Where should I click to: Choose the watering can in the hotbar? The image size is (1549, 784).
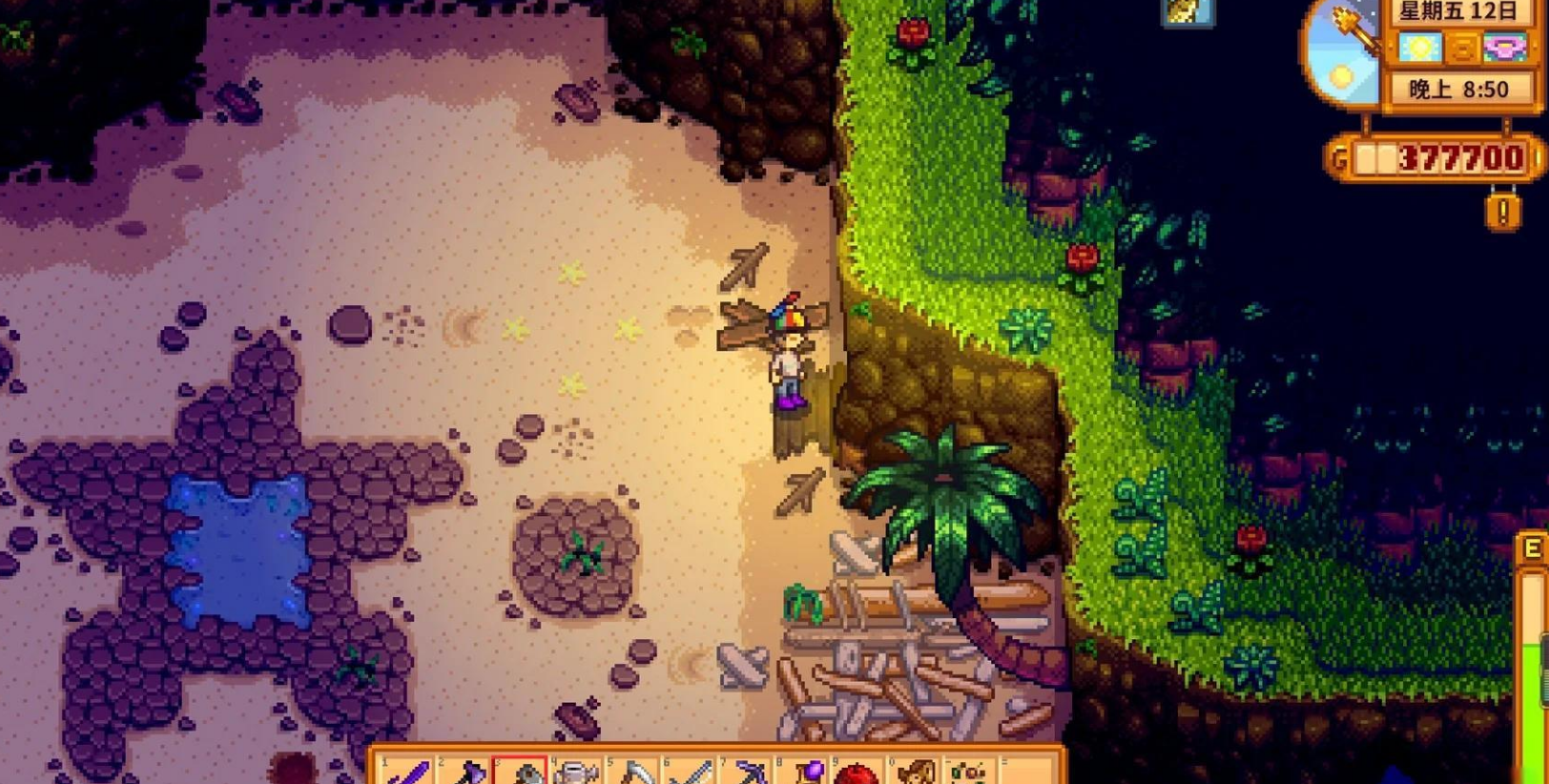pyautogui.click(x=576, y=773)
